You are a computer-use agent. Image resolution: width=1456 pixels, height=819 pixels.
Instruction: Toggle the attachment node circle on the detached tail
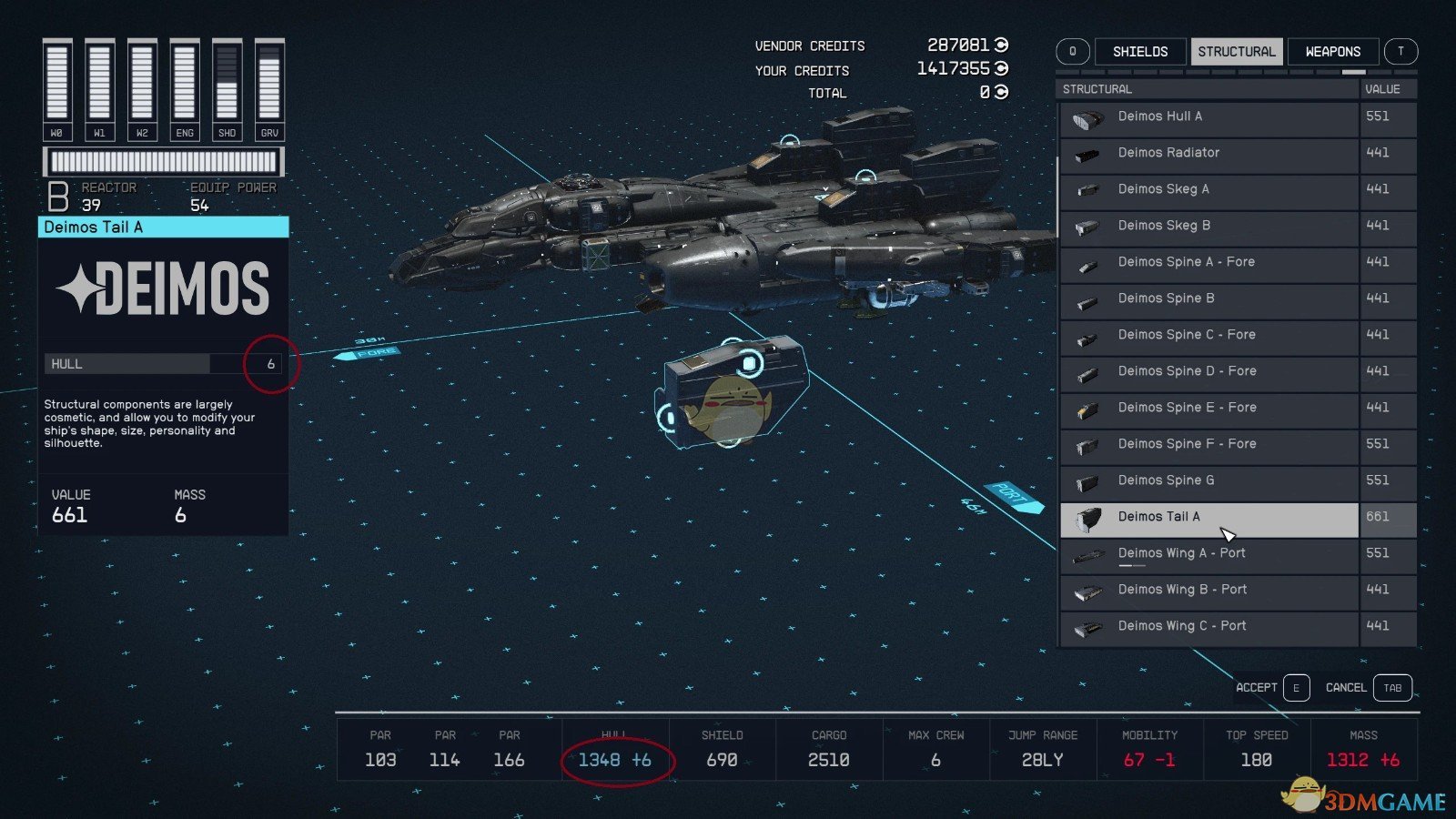(748, 362)
